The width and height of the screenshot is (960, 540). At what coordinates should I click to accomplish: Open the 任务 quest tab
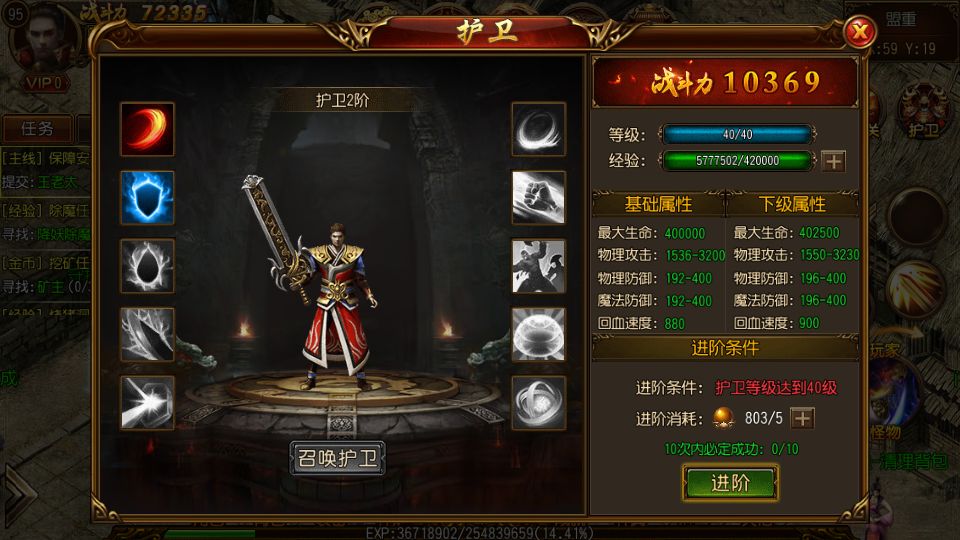[37, 129]
